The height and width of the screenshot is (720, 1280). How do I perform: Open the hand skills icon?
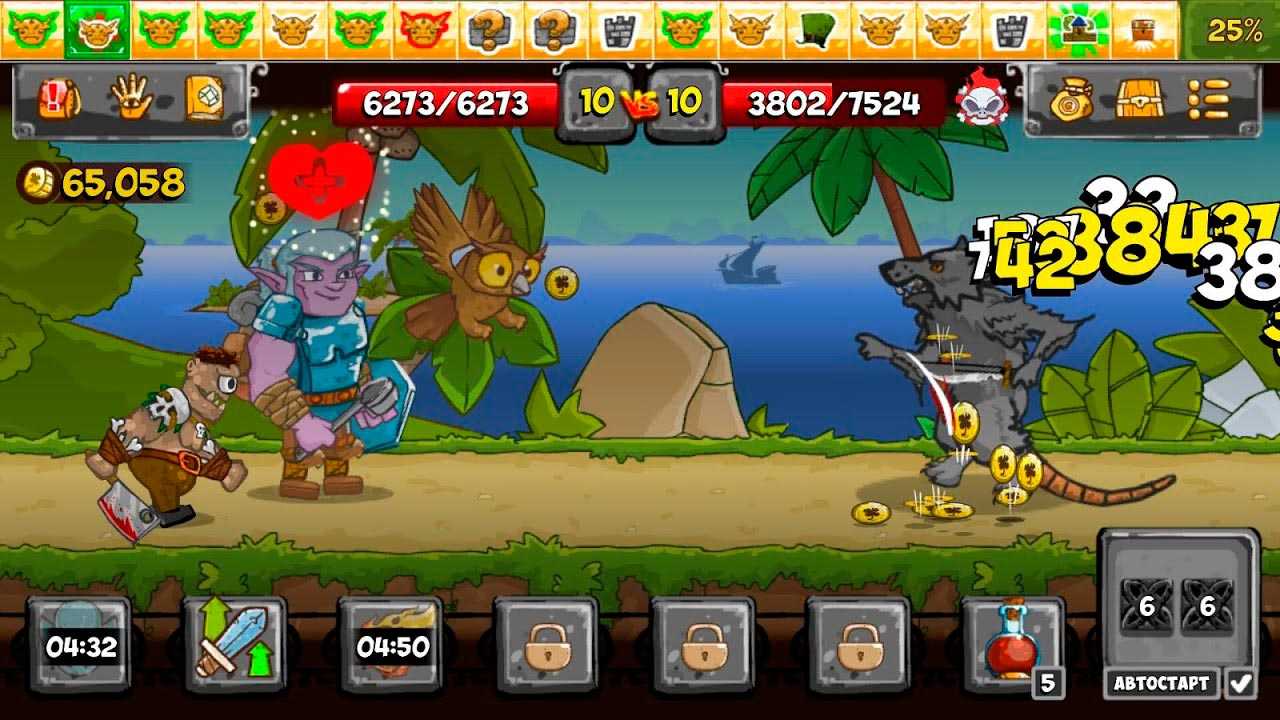(x=128, y=98)
